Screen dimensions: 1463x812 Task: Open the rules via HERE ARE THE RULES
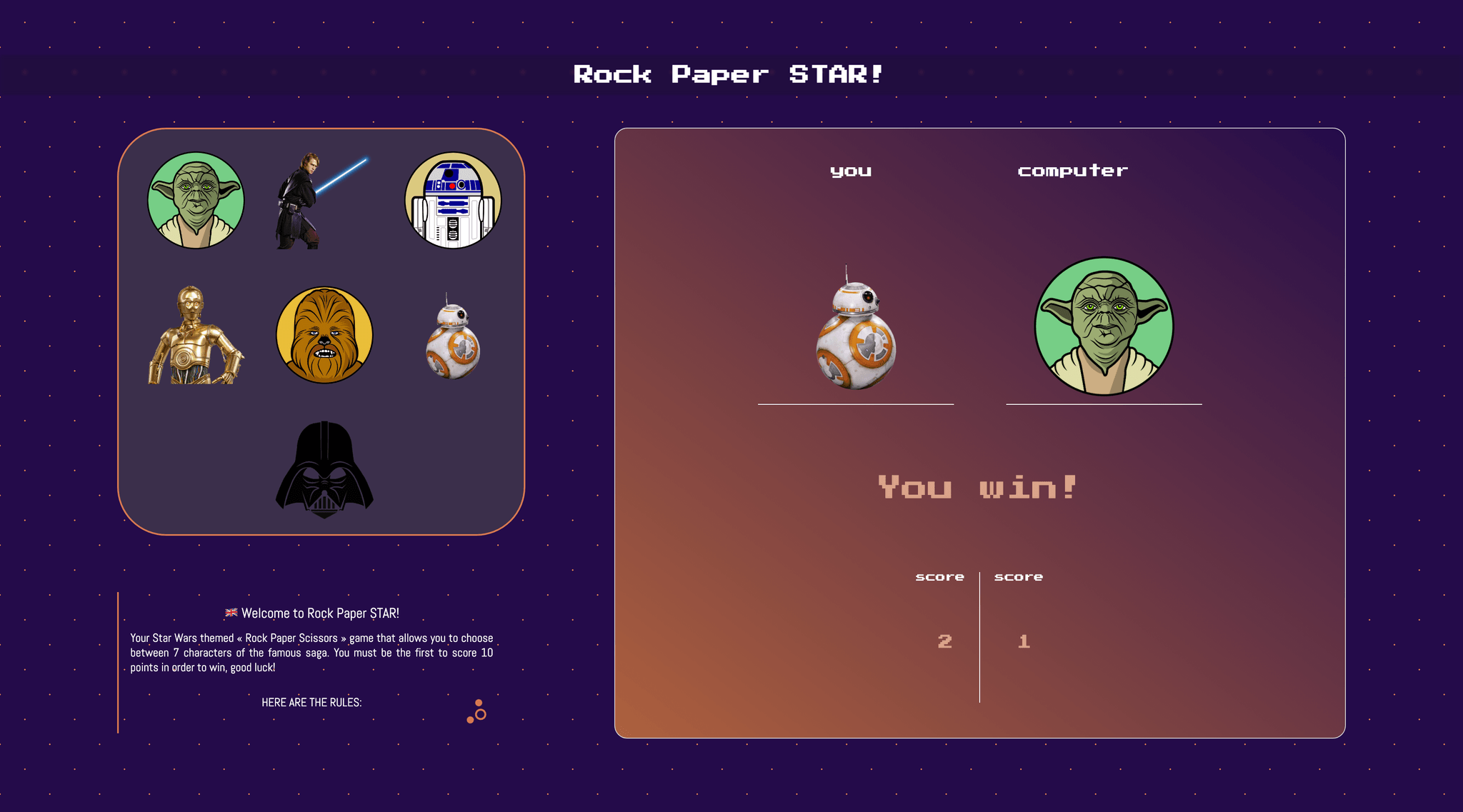pyautogui.click(x=312, y=702)
